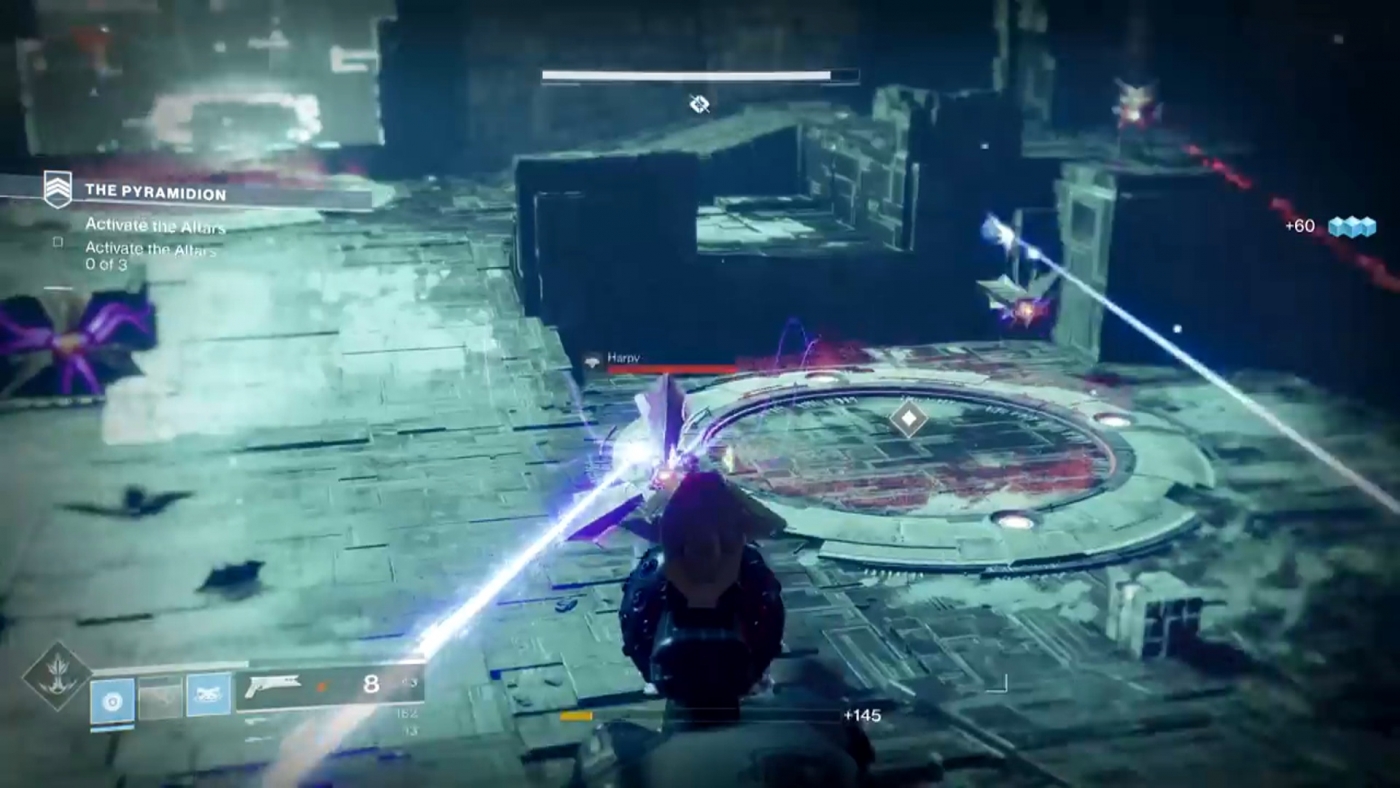Click the chevron shield beside THE PYRAMIDION title
Screen dimensions: 1400x788
click(x=57, y=188)
